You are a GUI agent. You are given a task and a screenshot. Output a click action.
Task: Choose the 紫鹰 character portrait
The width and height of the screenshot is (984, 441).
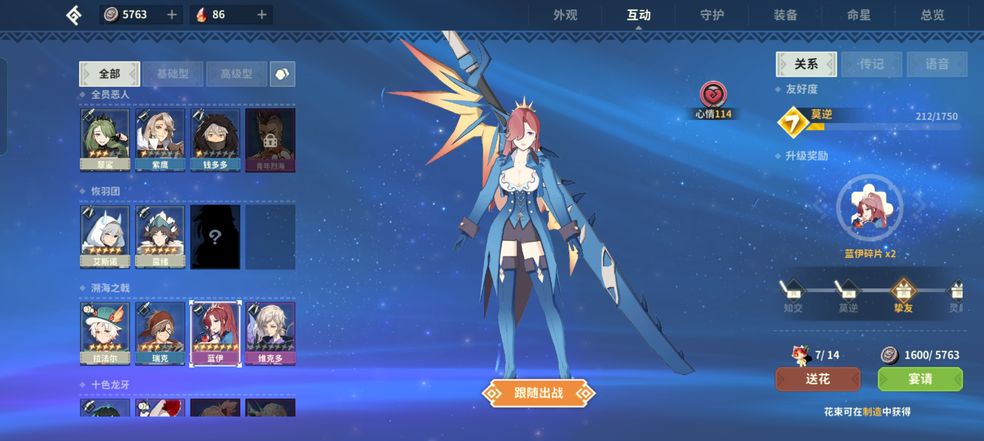[160, 140]
